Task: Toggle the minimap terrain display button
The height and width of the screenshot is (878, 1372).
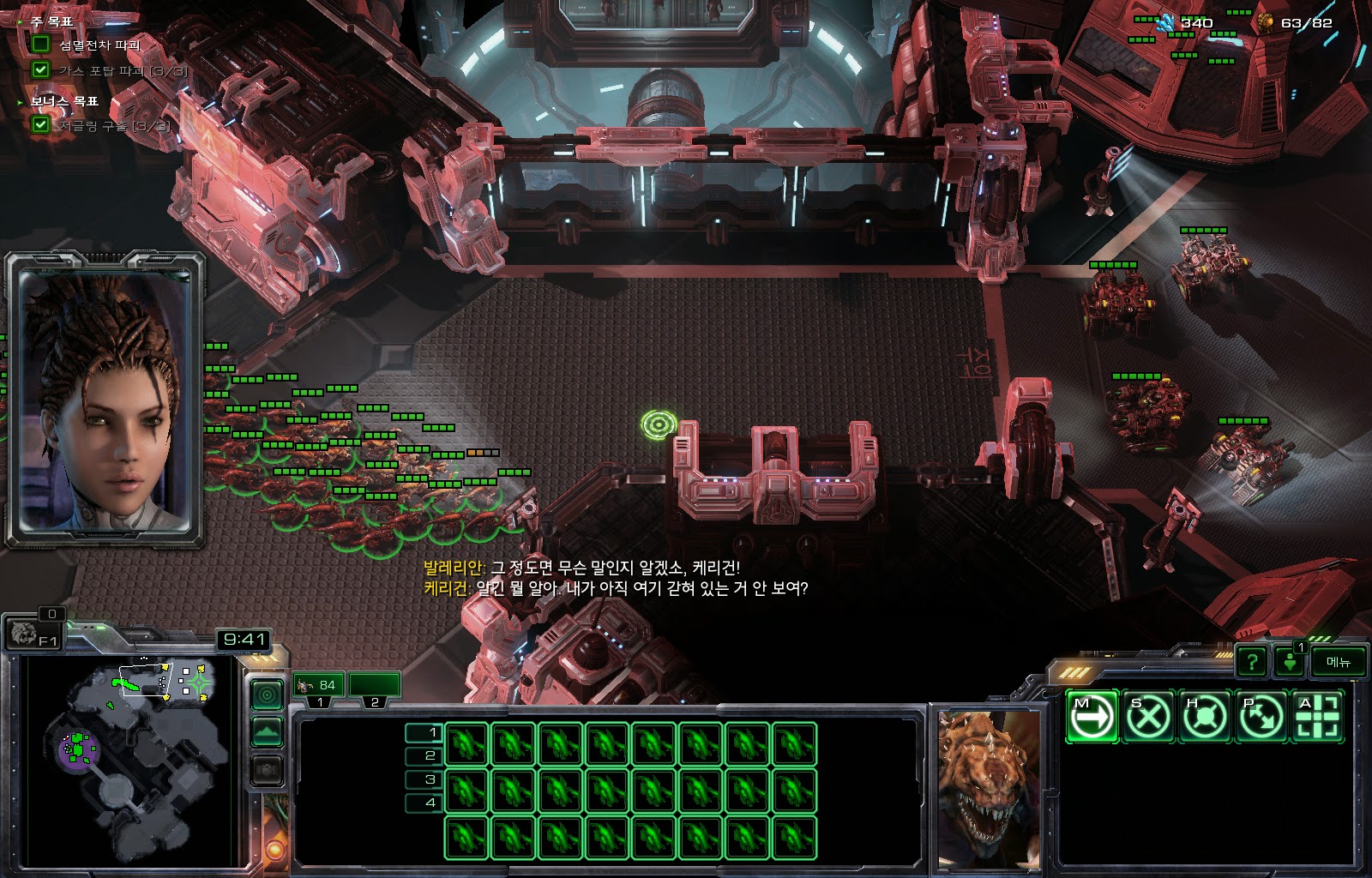Action: (x=267, y=731)
